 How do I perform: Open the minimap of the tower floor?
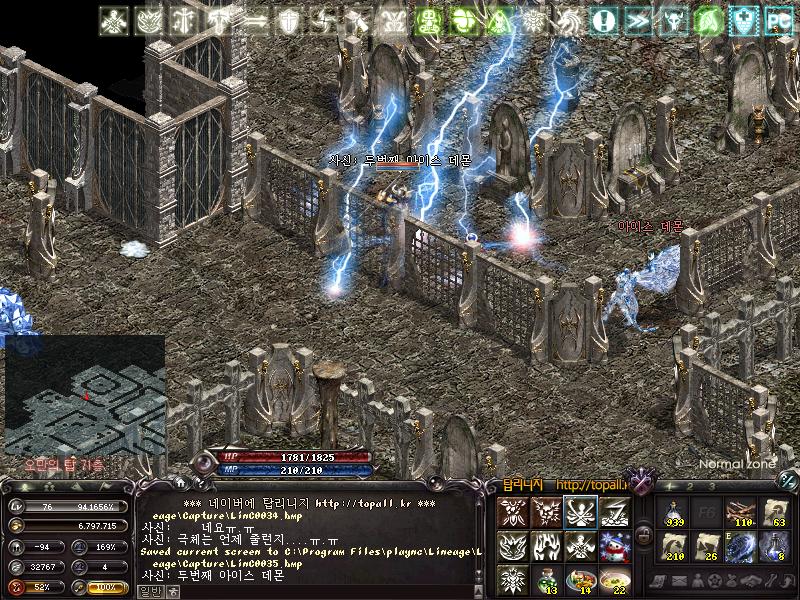85,394
